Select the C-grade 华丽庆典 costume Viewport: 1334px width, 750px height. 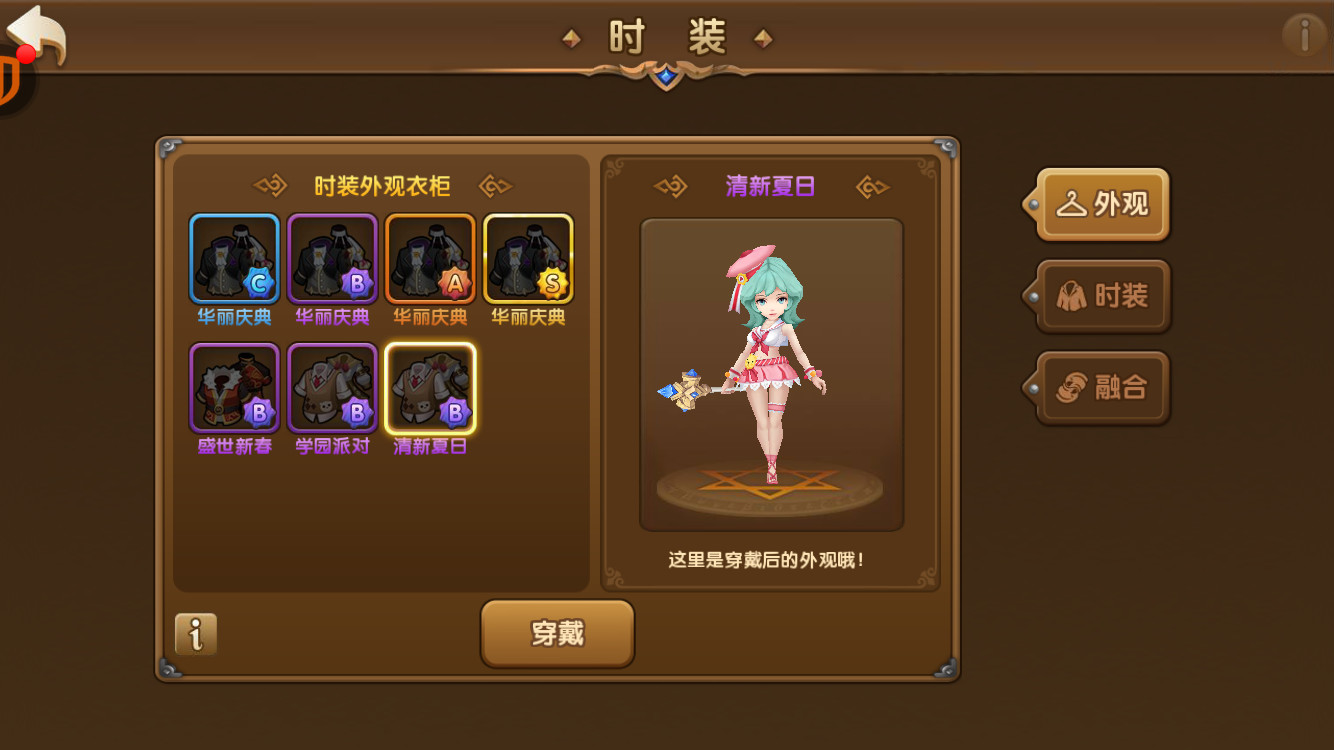point(234,255)
